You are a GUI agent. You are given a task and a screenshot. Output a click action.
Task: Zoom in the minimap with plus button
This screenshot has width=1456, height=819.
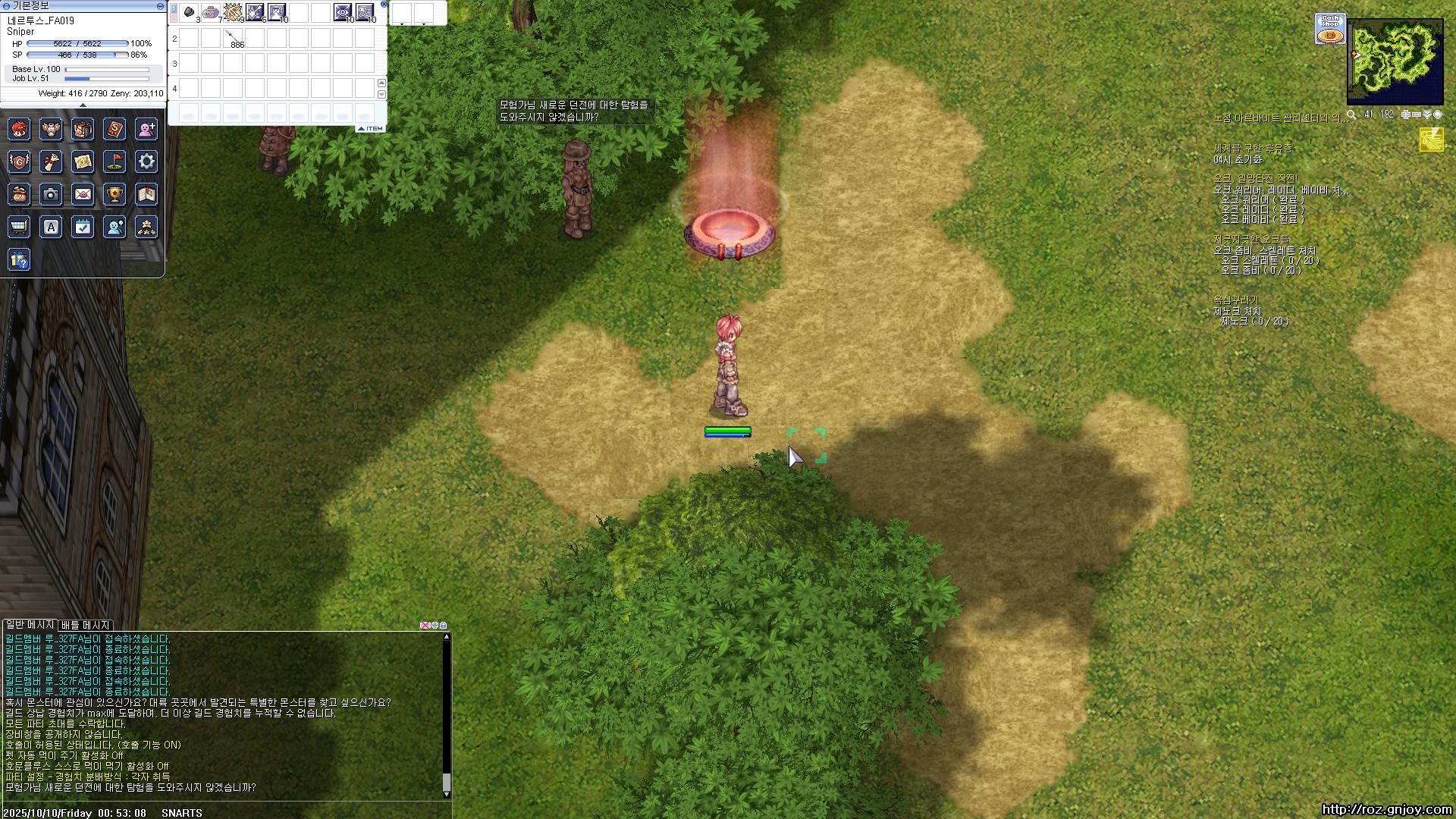pos(1406,115)
